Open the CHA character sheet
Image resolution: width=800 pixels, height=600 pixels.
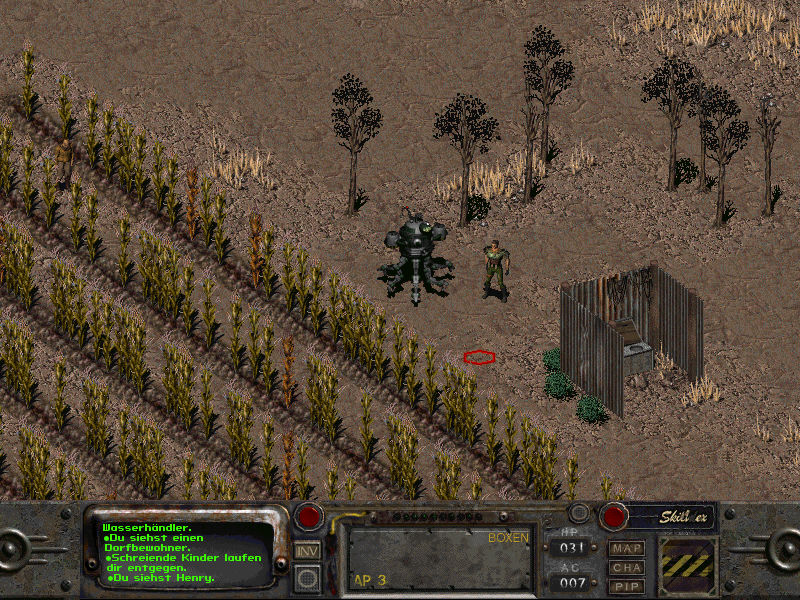pyautogui.click(x=627, y=567)
